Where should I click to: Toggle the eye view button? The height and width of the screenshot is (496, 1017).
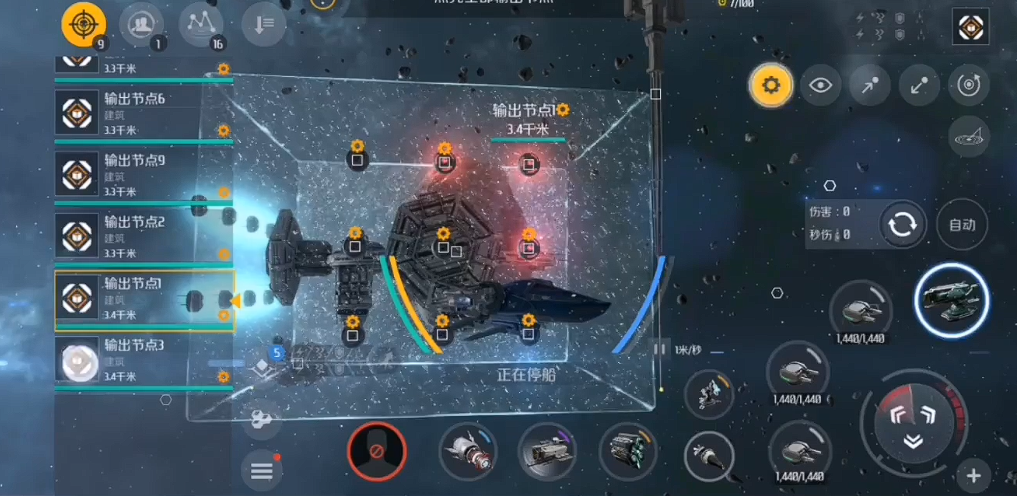point(821,86)
